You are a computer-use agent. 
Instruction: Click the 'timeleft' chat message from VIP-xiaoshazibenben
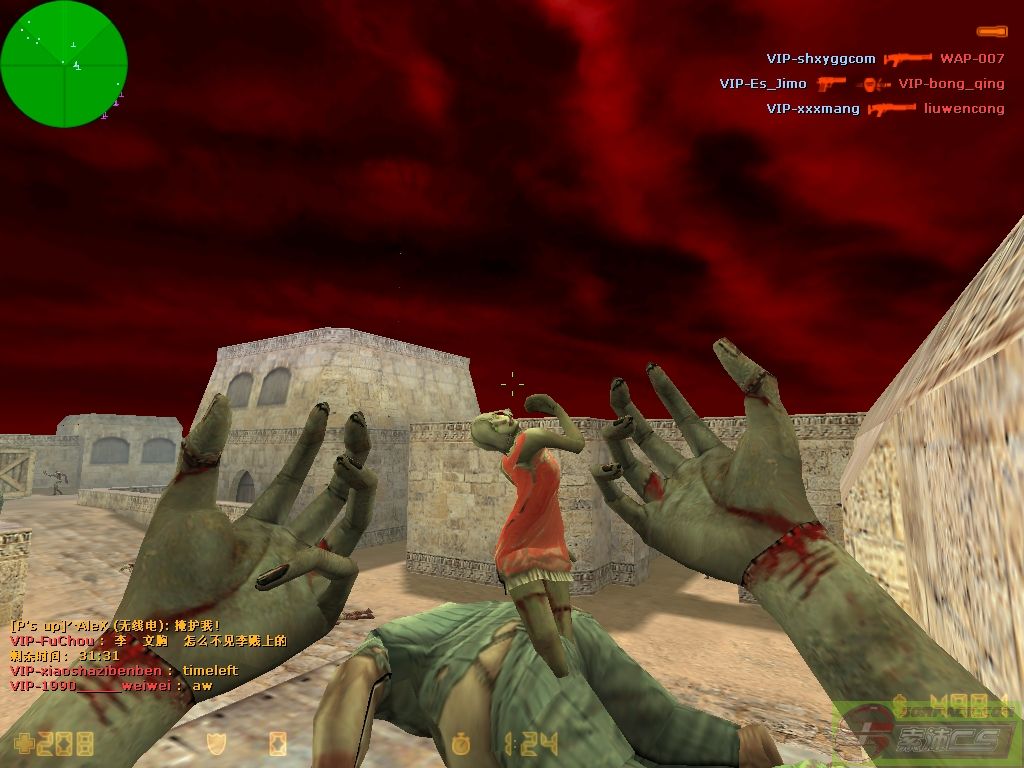point(124,670)
